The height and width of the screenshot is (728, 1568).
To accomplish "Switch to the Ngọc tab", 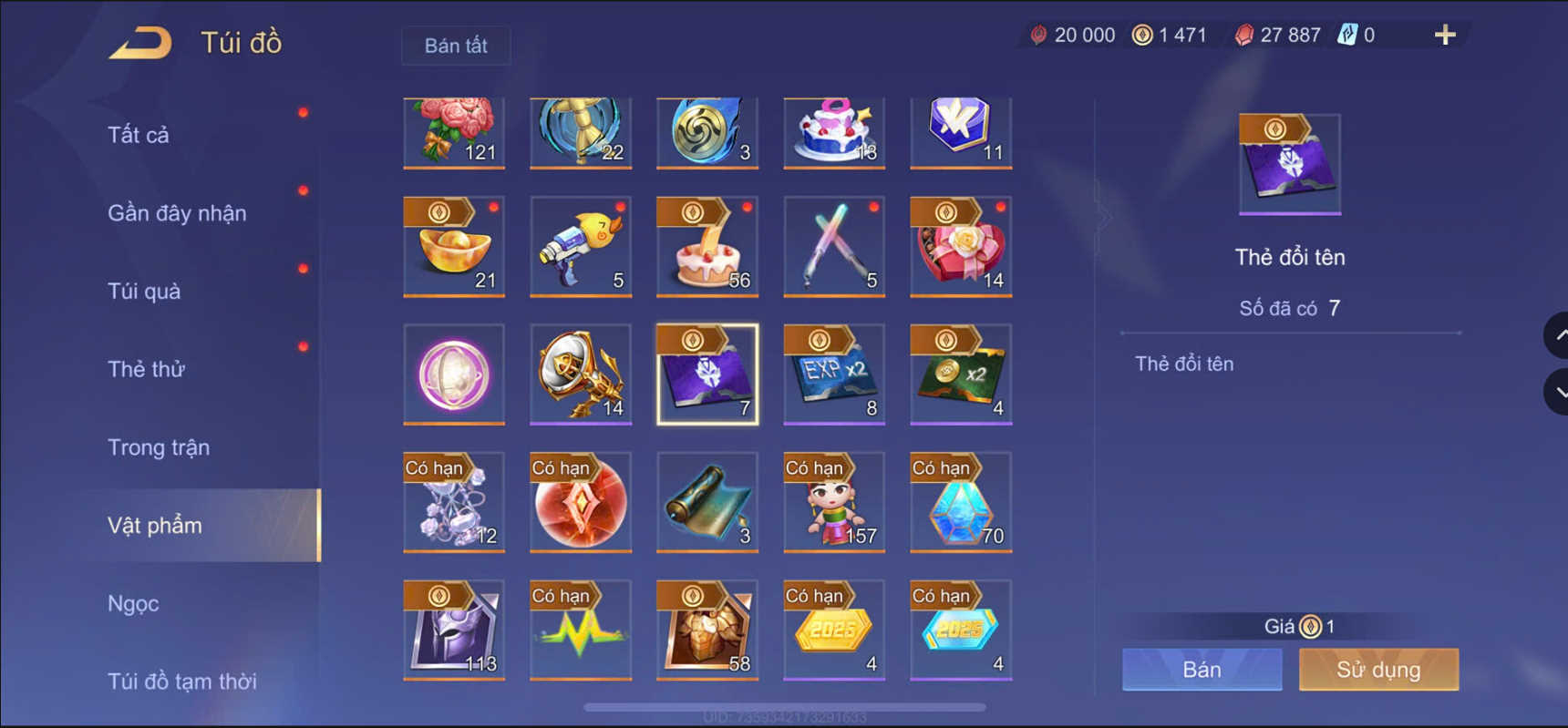I will tap(132, 602).
